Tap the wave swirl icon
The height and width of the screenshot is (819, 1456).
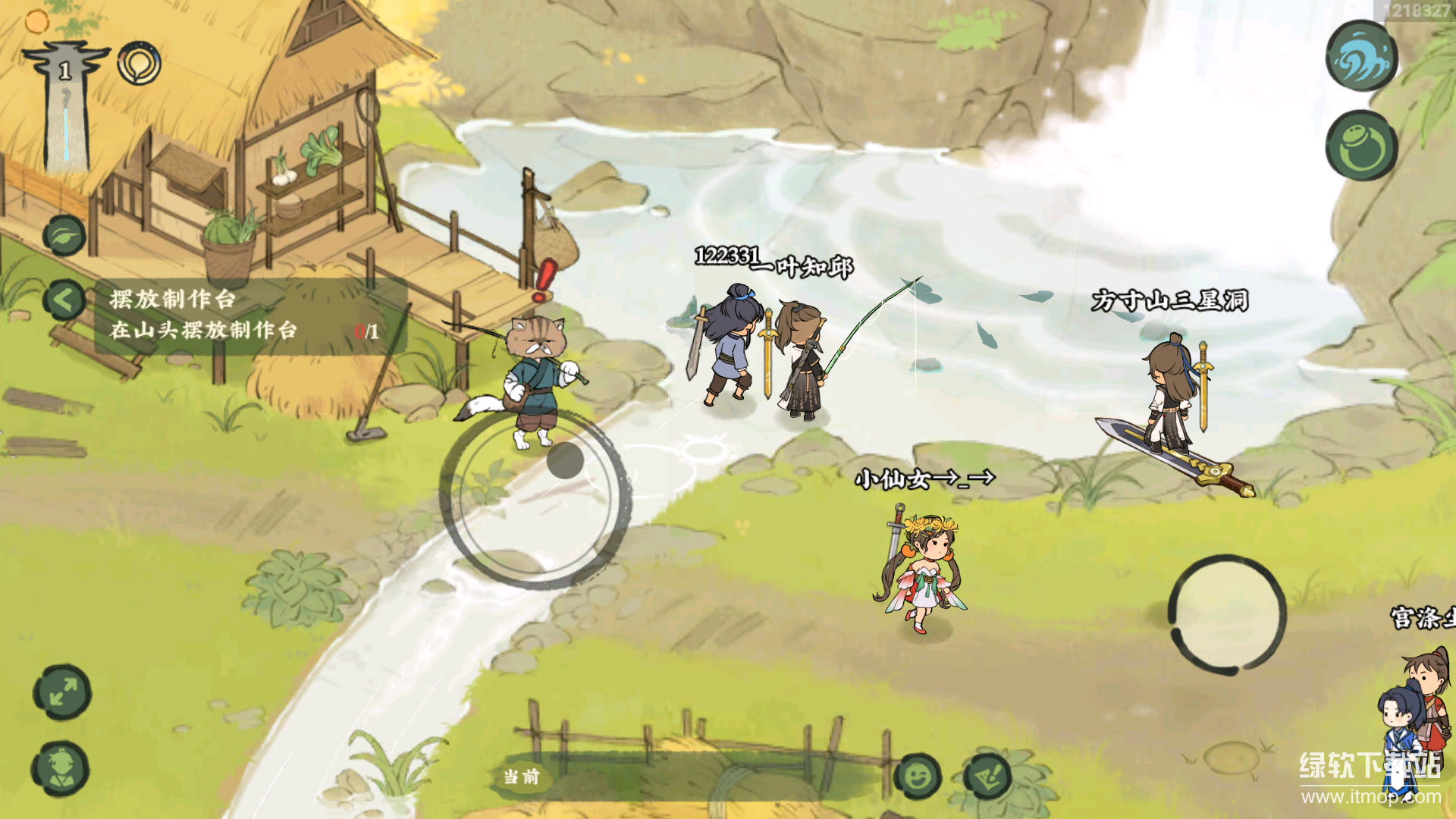1362,56
